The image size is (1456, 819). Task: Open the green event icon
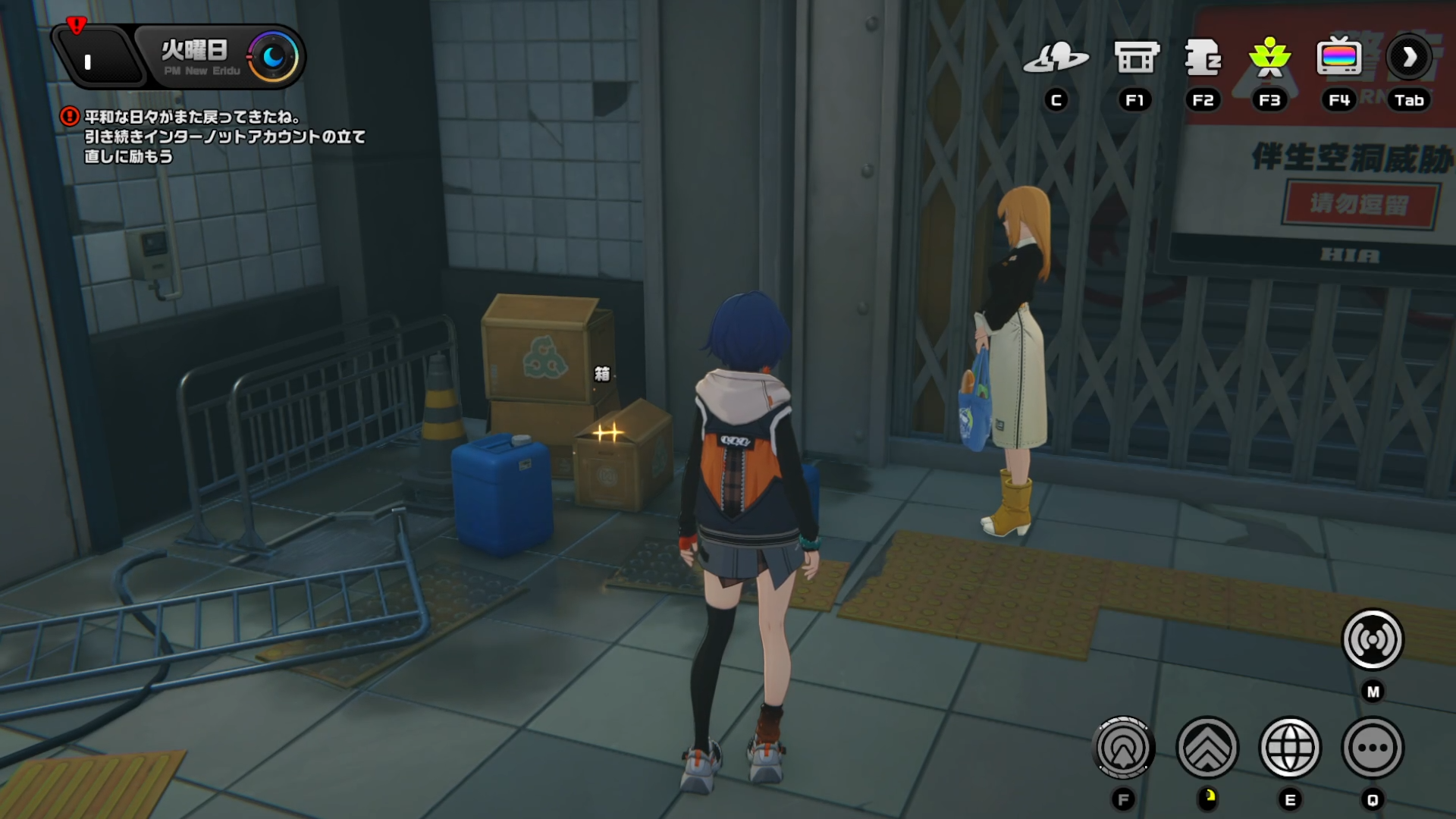coord(1269,58)
